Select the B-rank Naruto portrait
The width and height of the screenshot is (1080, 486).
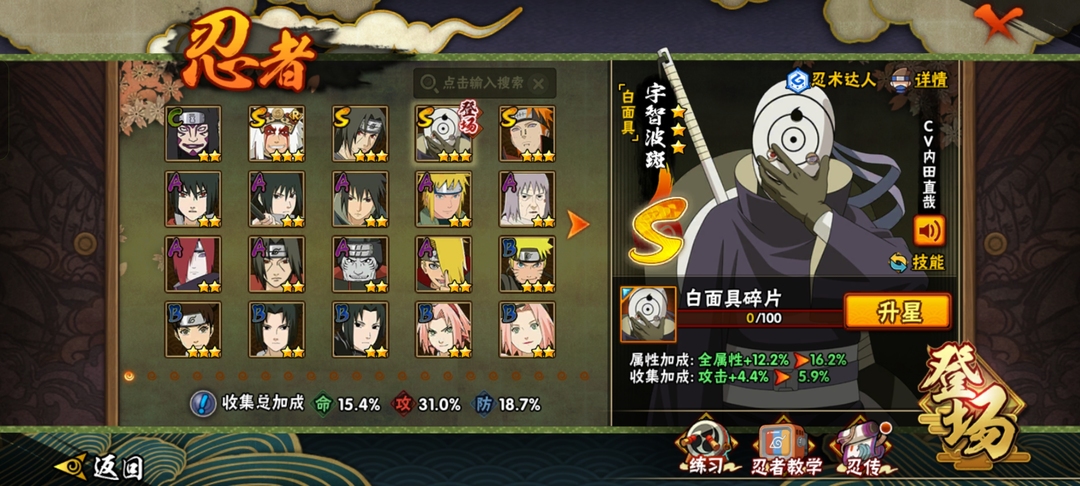click(x=527, y=264)
